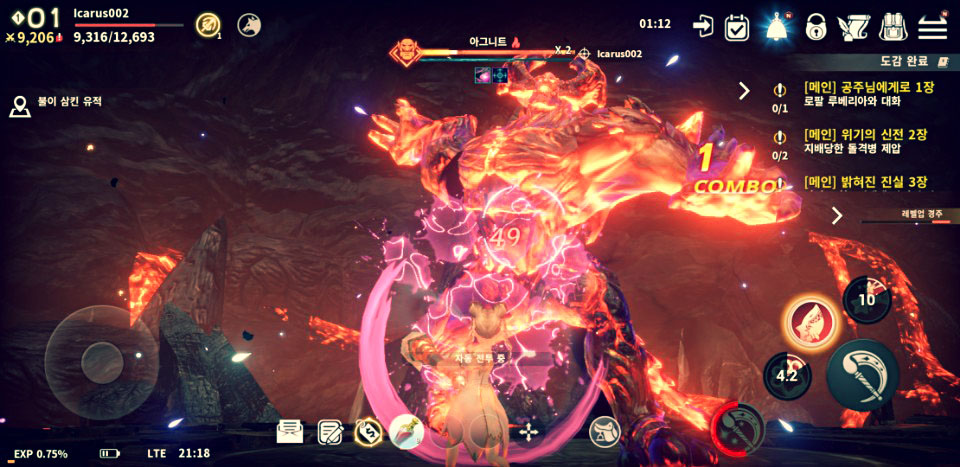960x467 pixels.
Task: Use the main paintbrush attack button
Action: click(863, 374)
